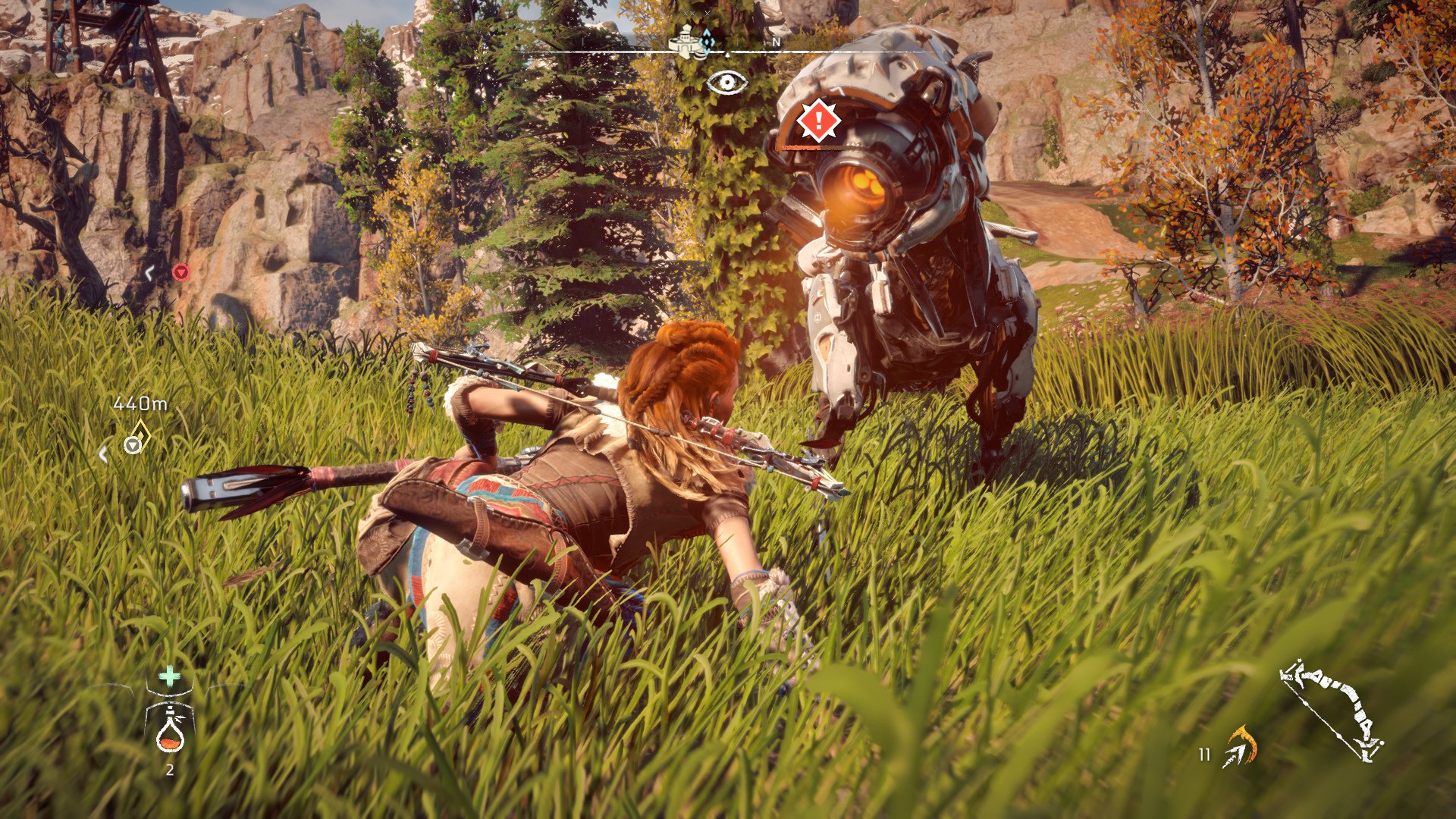Toggle the detection eye to hidden state
Viewport: 1456px width, 819px height.
click(x=727, y=82)
